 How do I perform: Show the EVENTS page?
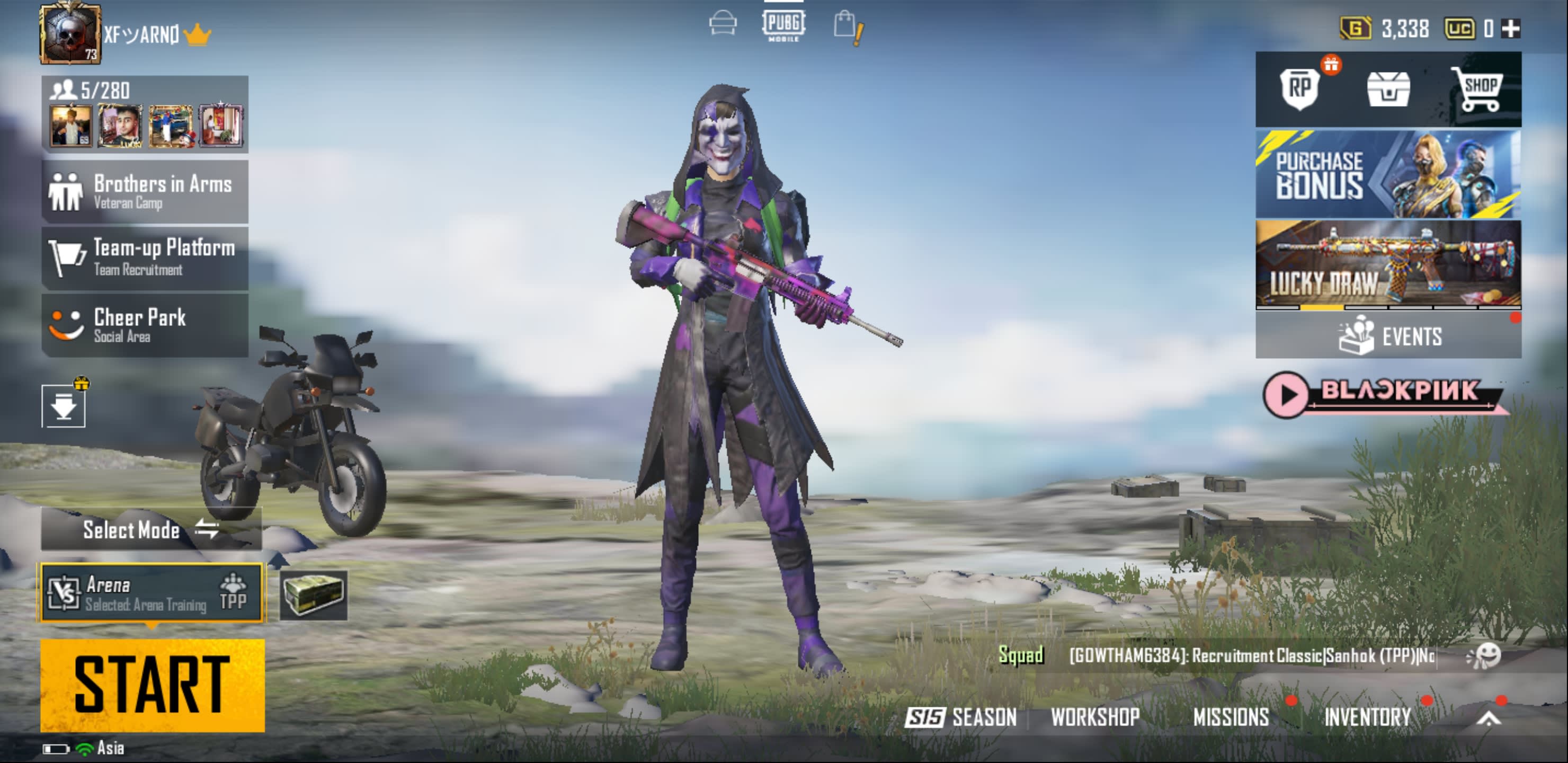(x=1388, y=336)
